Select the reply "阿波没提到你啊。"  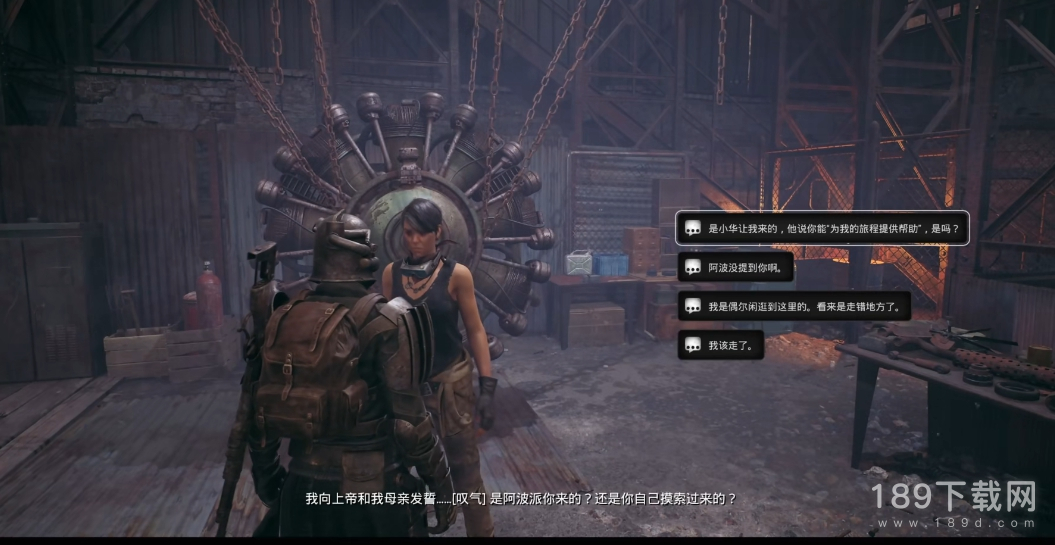(x=736, y=268)
